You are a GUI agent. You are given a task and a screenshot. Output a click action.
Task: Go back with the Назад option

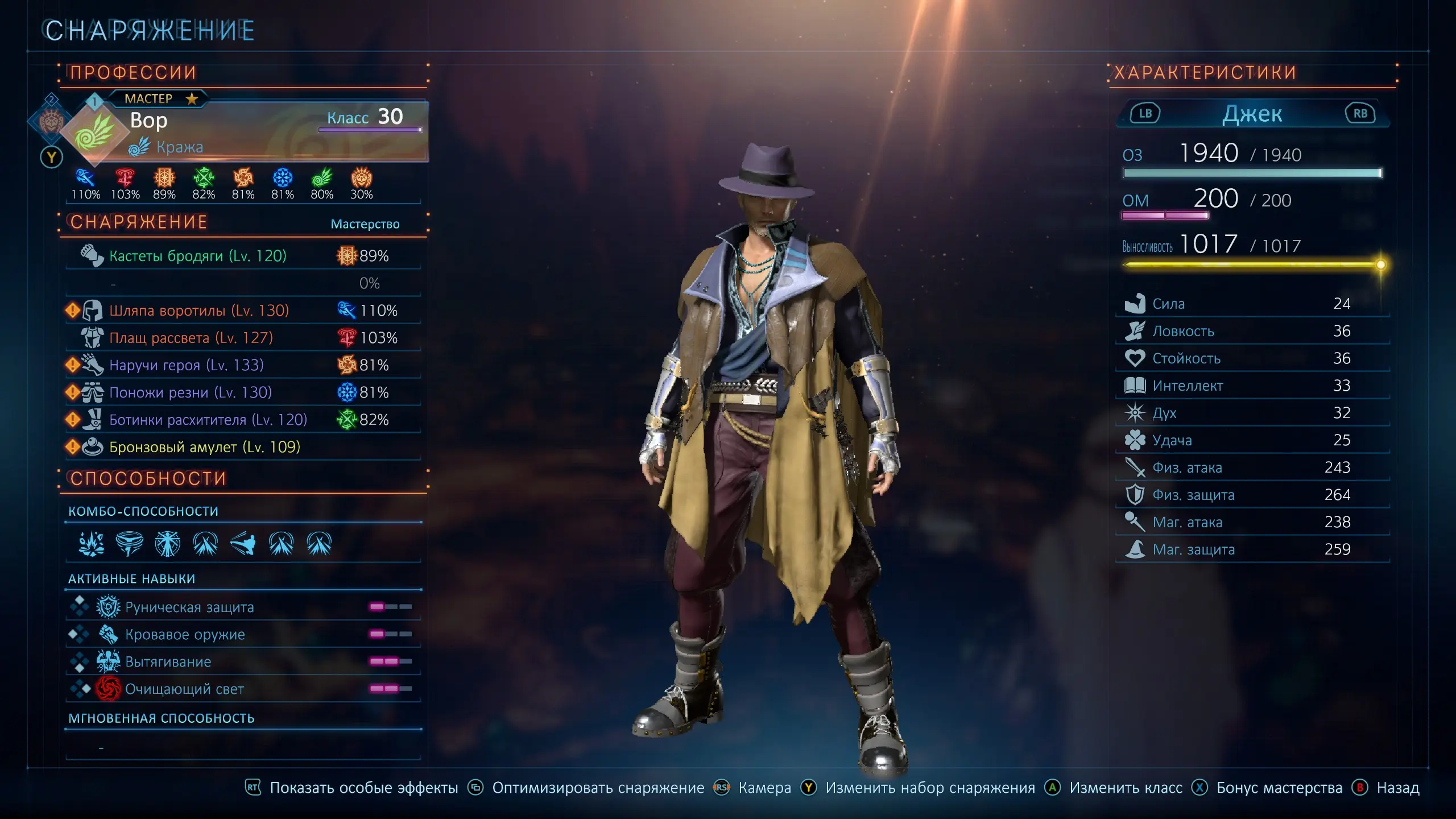pos(1397,788)
